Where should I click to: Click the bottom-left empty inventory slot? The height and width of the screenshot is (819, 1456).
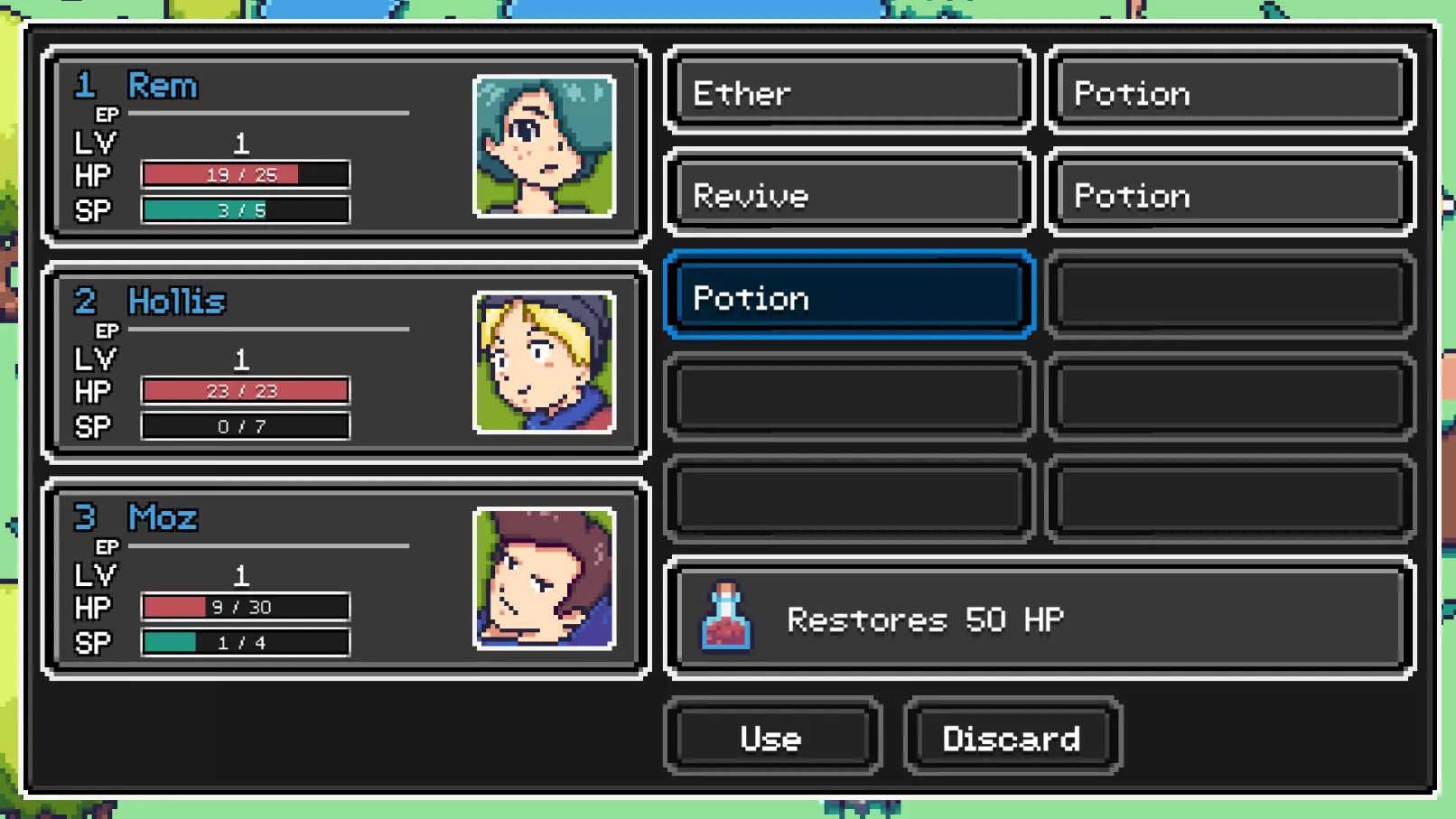pos(845,498)
